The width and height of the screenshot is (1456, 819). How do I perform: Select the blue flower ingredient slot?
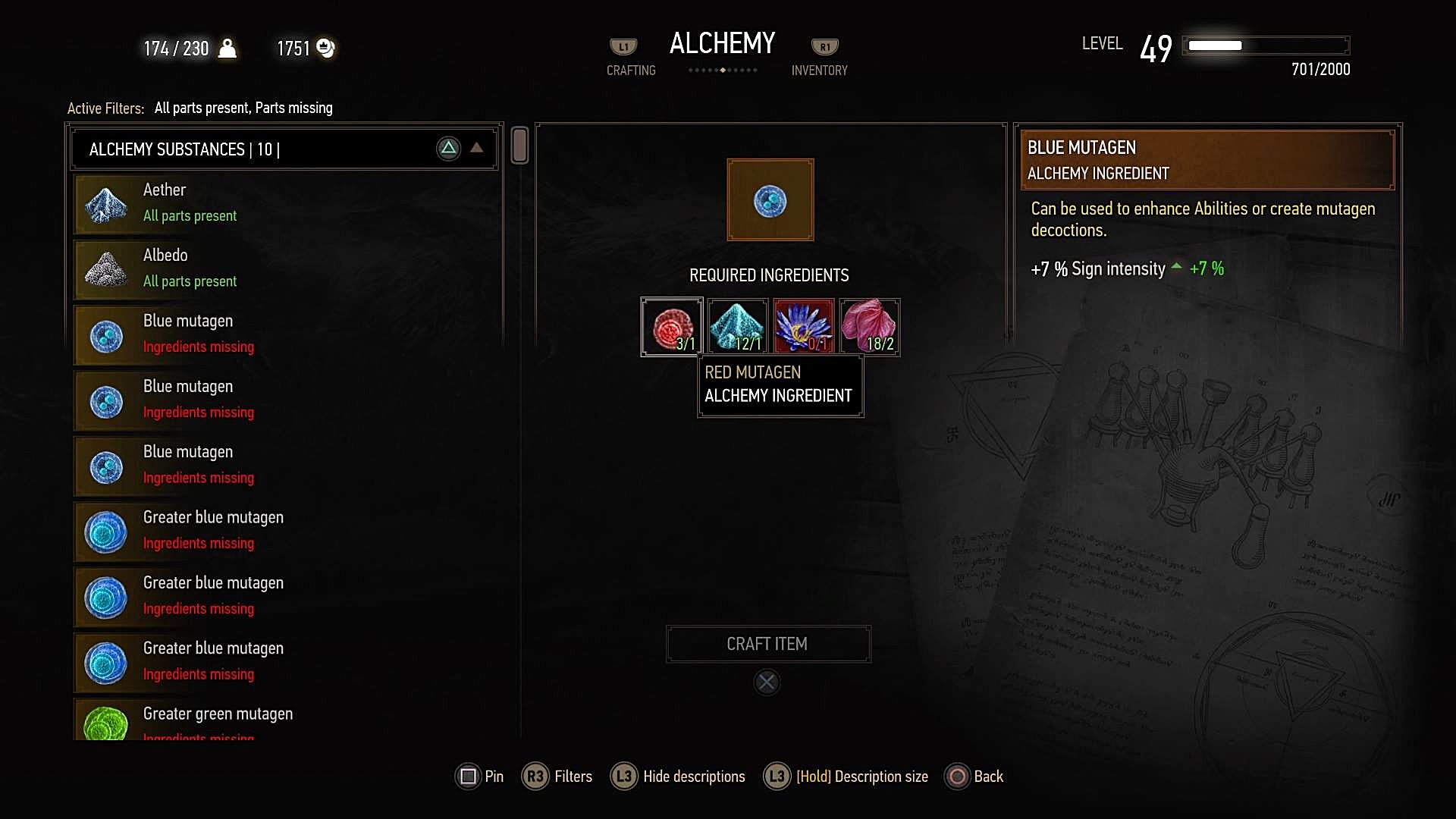(804, 327)
